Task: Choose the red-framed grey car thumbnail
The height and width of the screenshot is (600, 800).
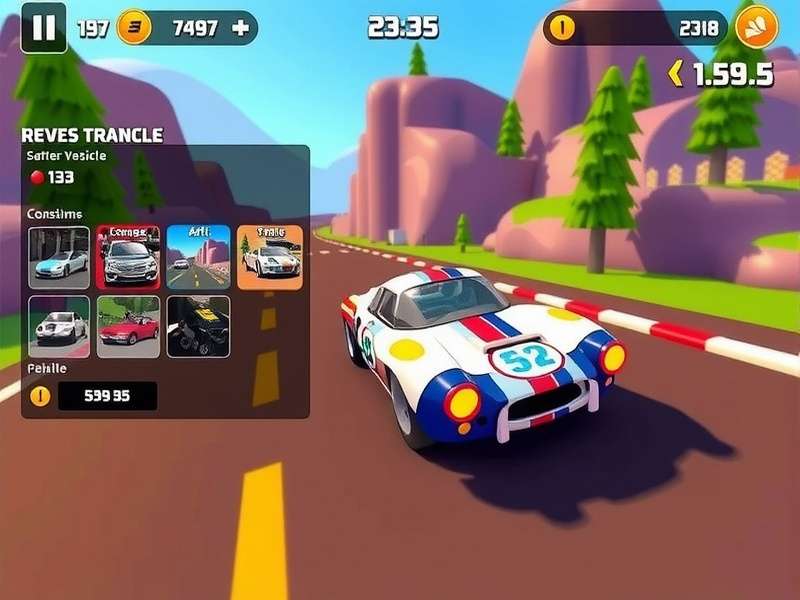Action: [128, 257]
